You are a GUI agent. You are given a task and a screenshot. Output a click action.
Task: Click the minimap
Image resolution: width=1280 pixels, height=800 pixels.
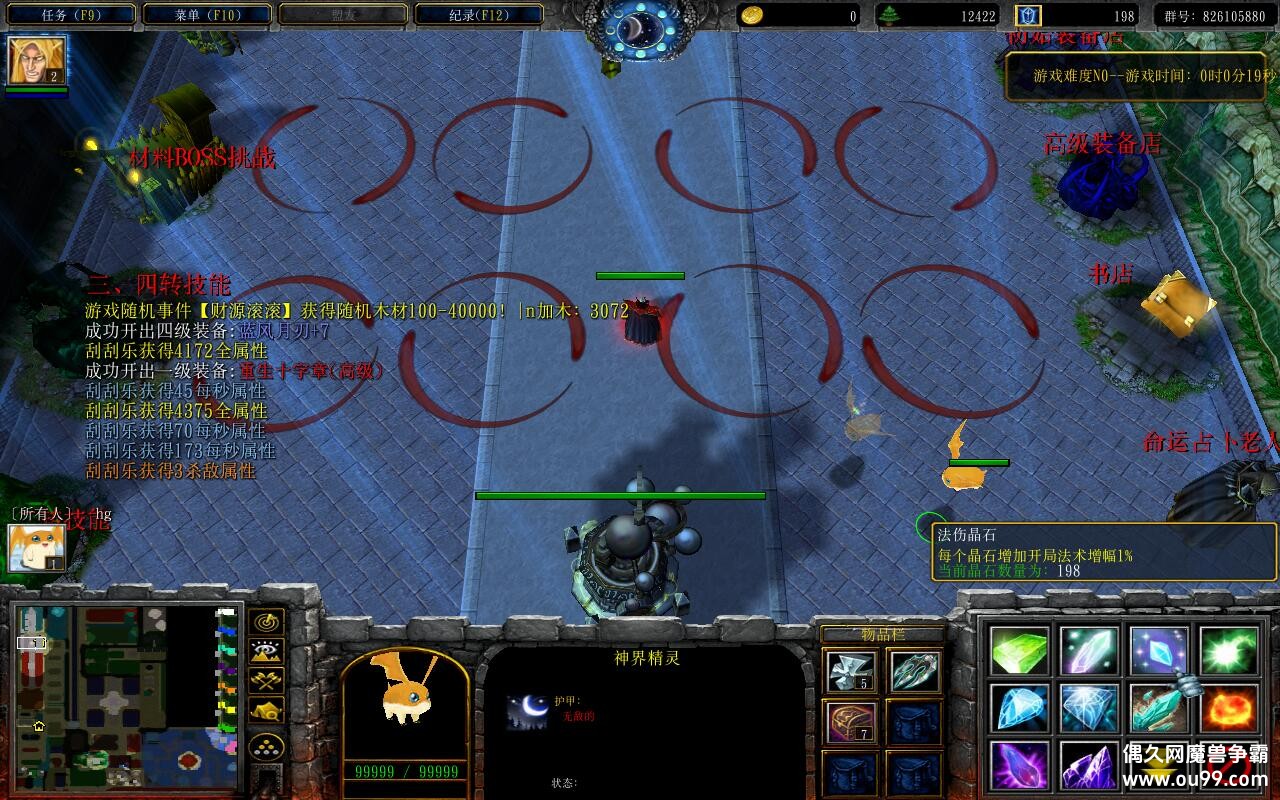127,697
